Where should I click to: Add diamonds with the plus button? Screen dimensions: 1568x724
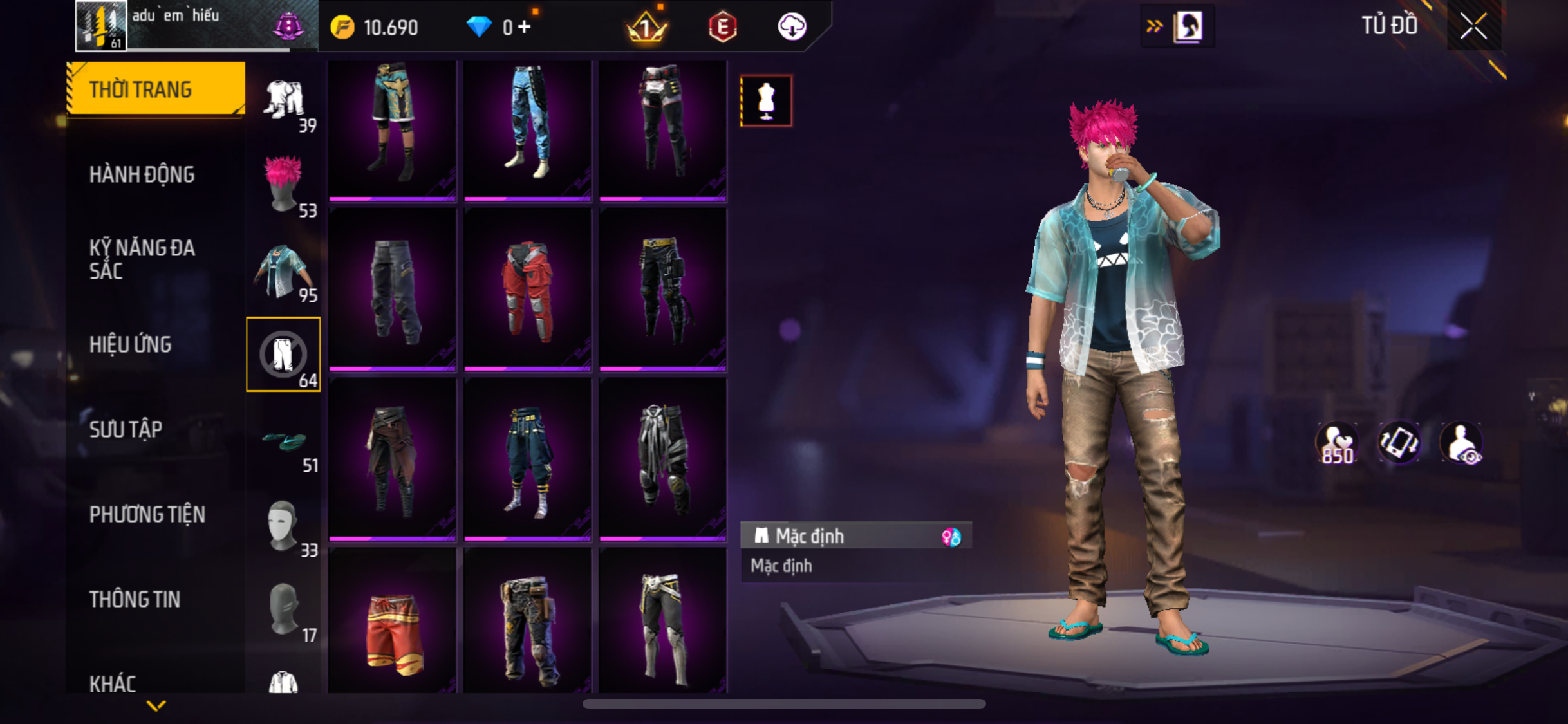pos(525,27)
